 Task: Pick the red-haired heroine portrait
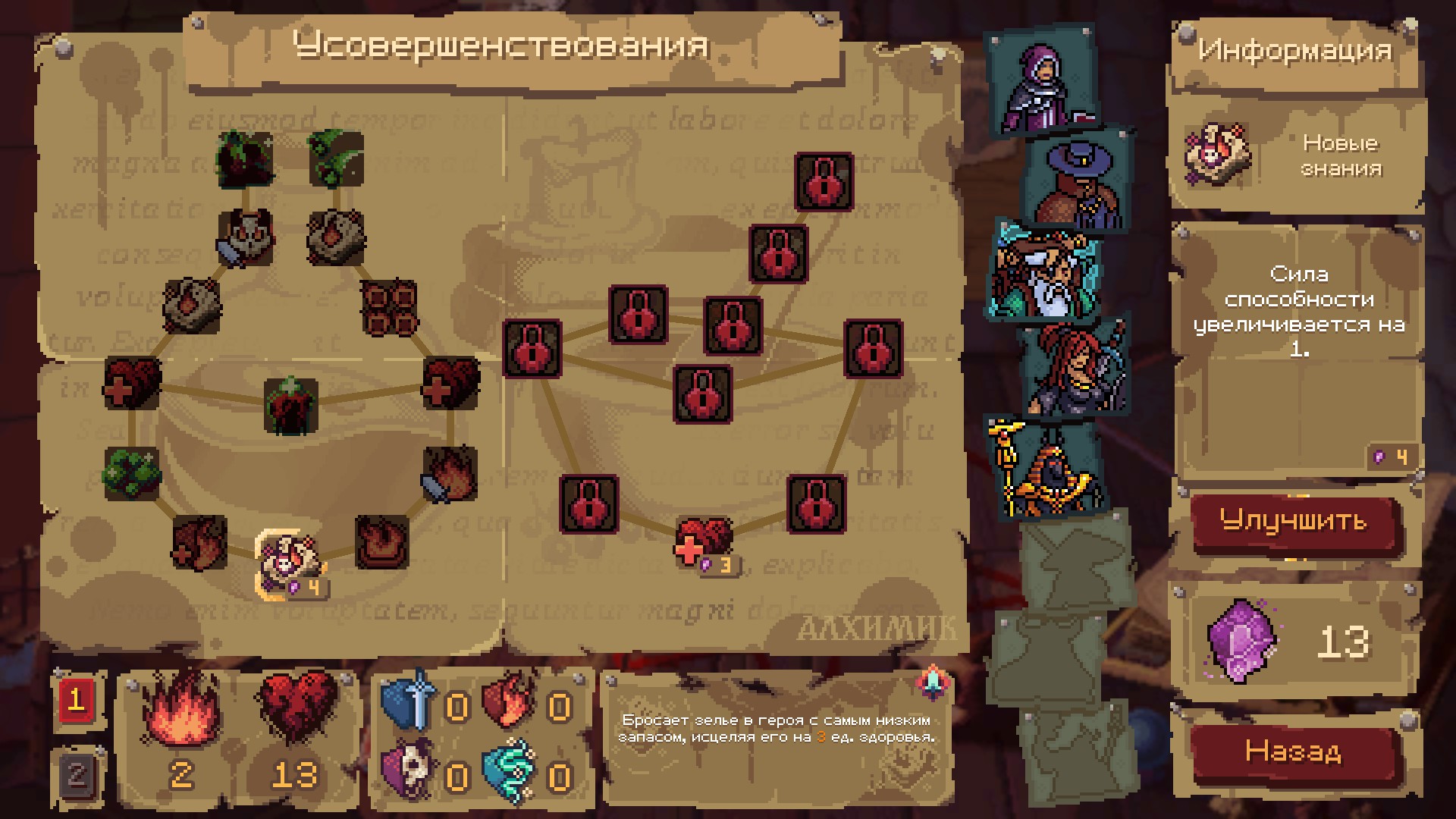(1073, 369)
